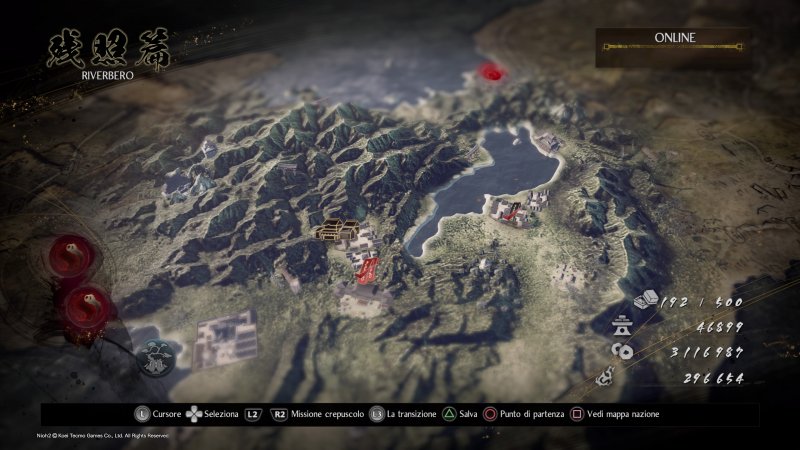Select the gold-outlined castle mission marker

click(x=337, y=230)
